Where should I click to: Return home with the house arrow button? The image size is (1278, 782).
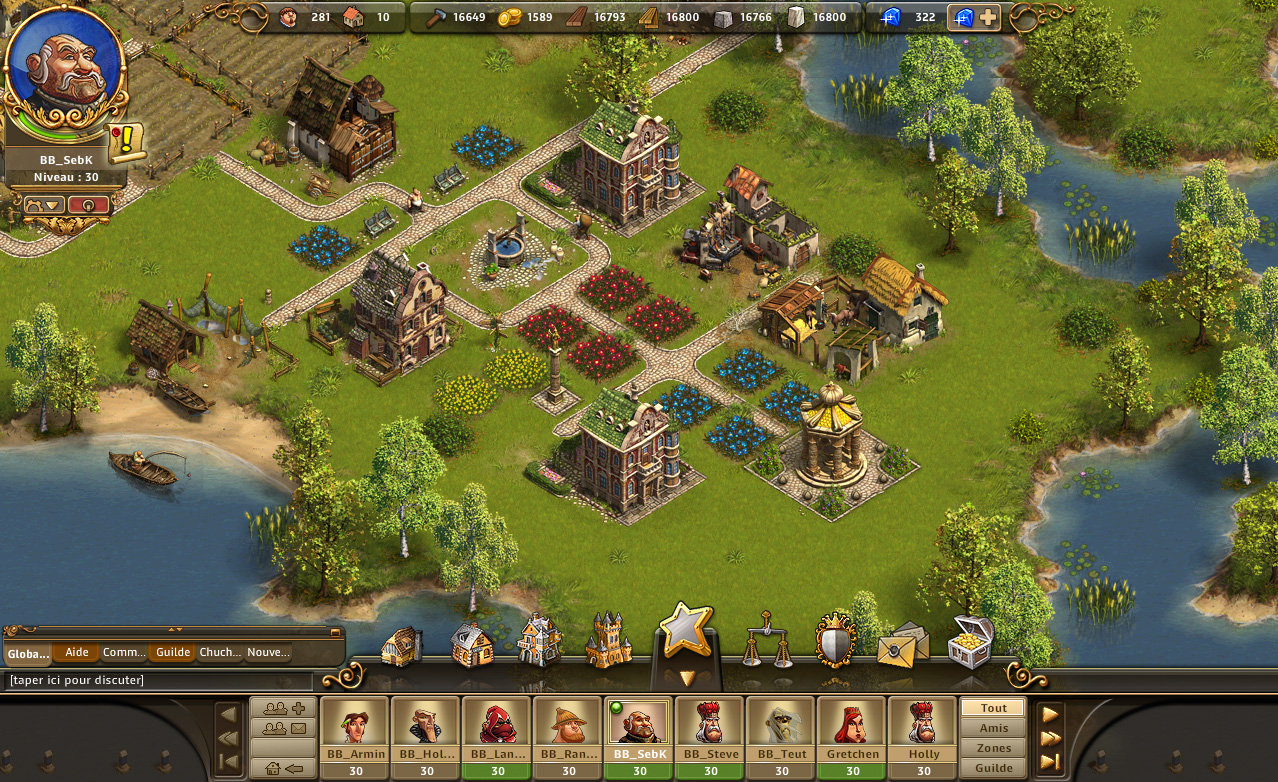(284, 768)
